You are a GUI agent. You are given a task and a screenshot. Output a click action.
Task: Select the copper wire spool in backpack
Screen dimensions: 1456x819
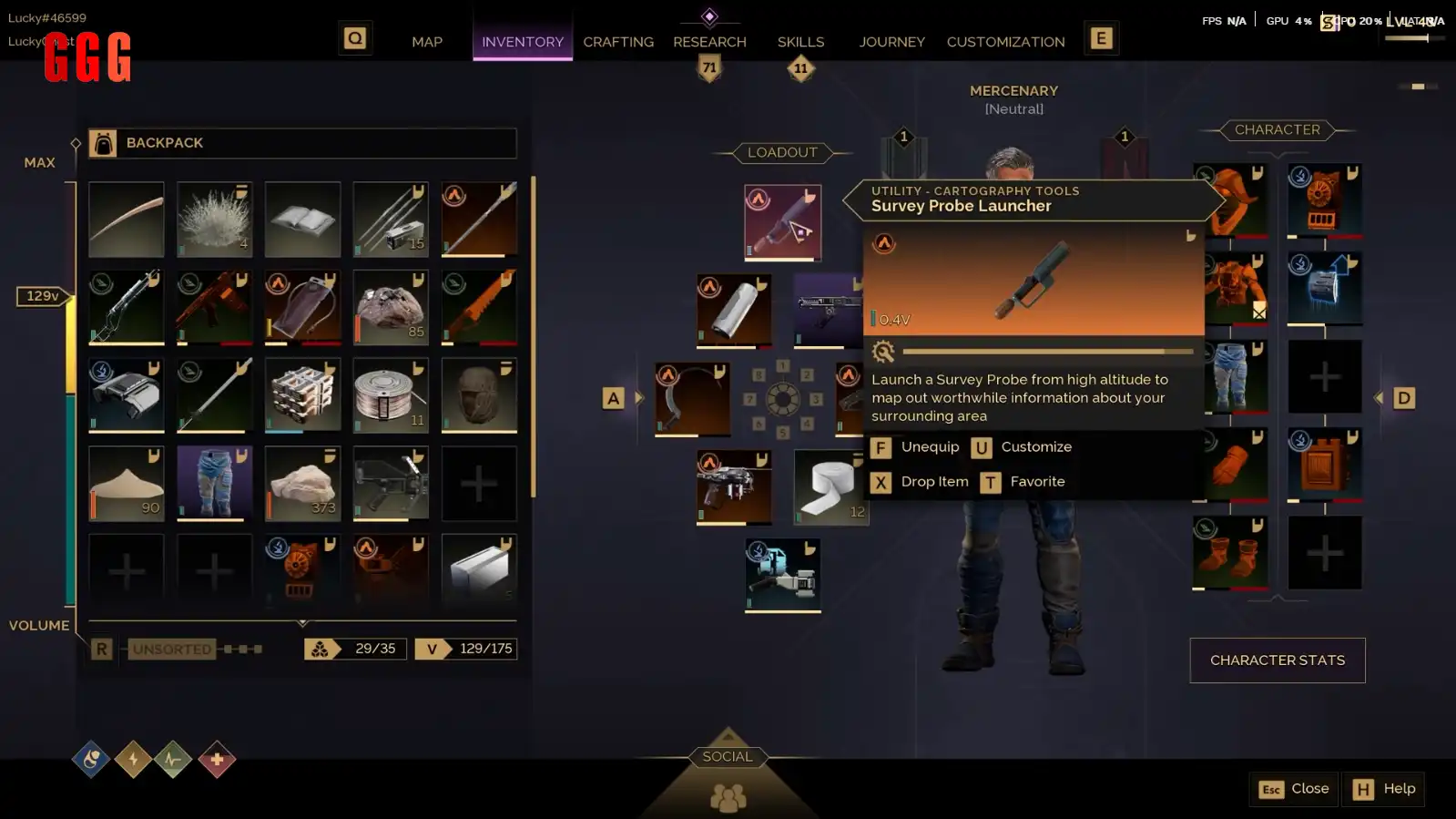390,394
